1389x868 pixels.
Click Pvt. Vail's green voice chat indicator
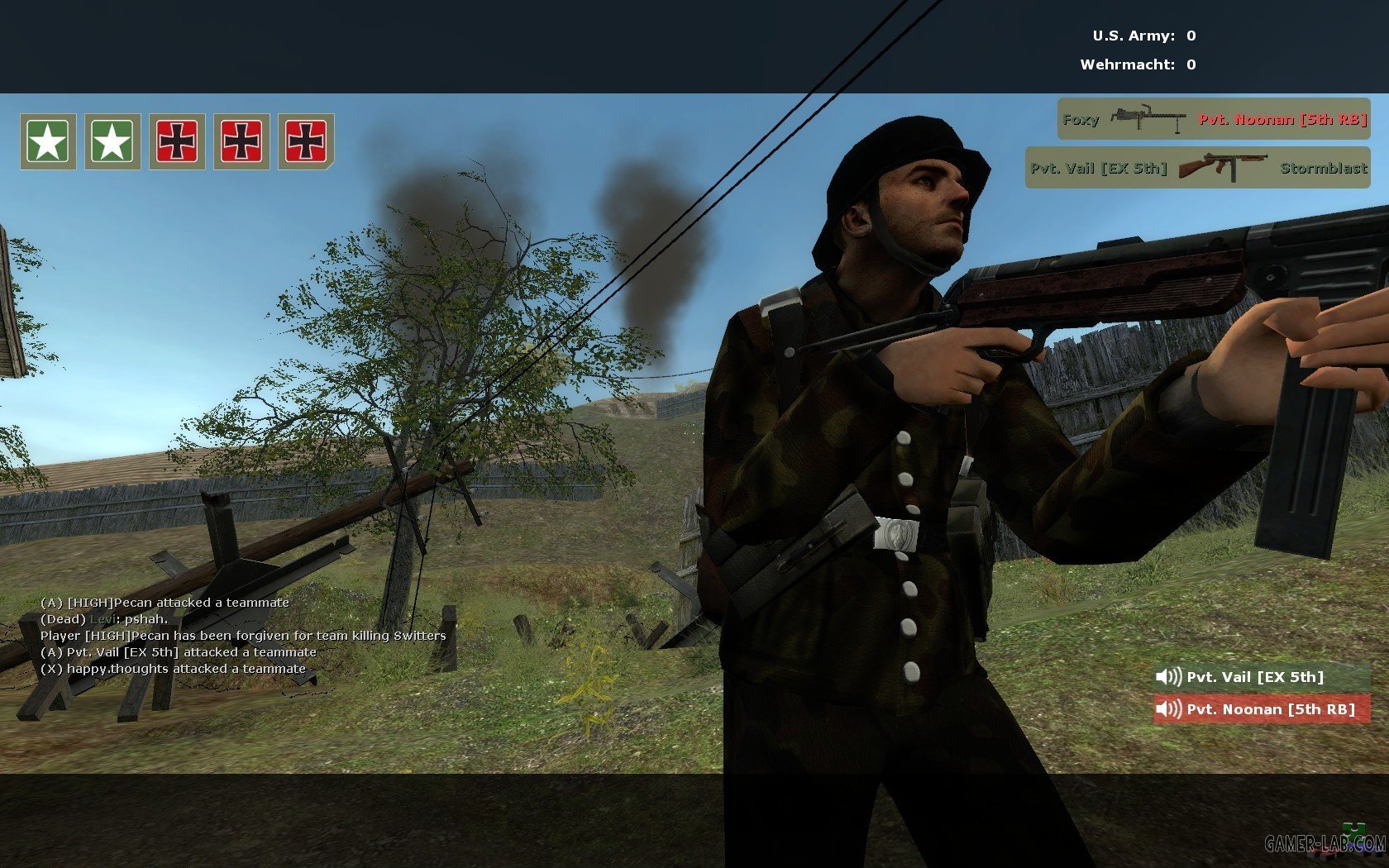coord(1261,677)
